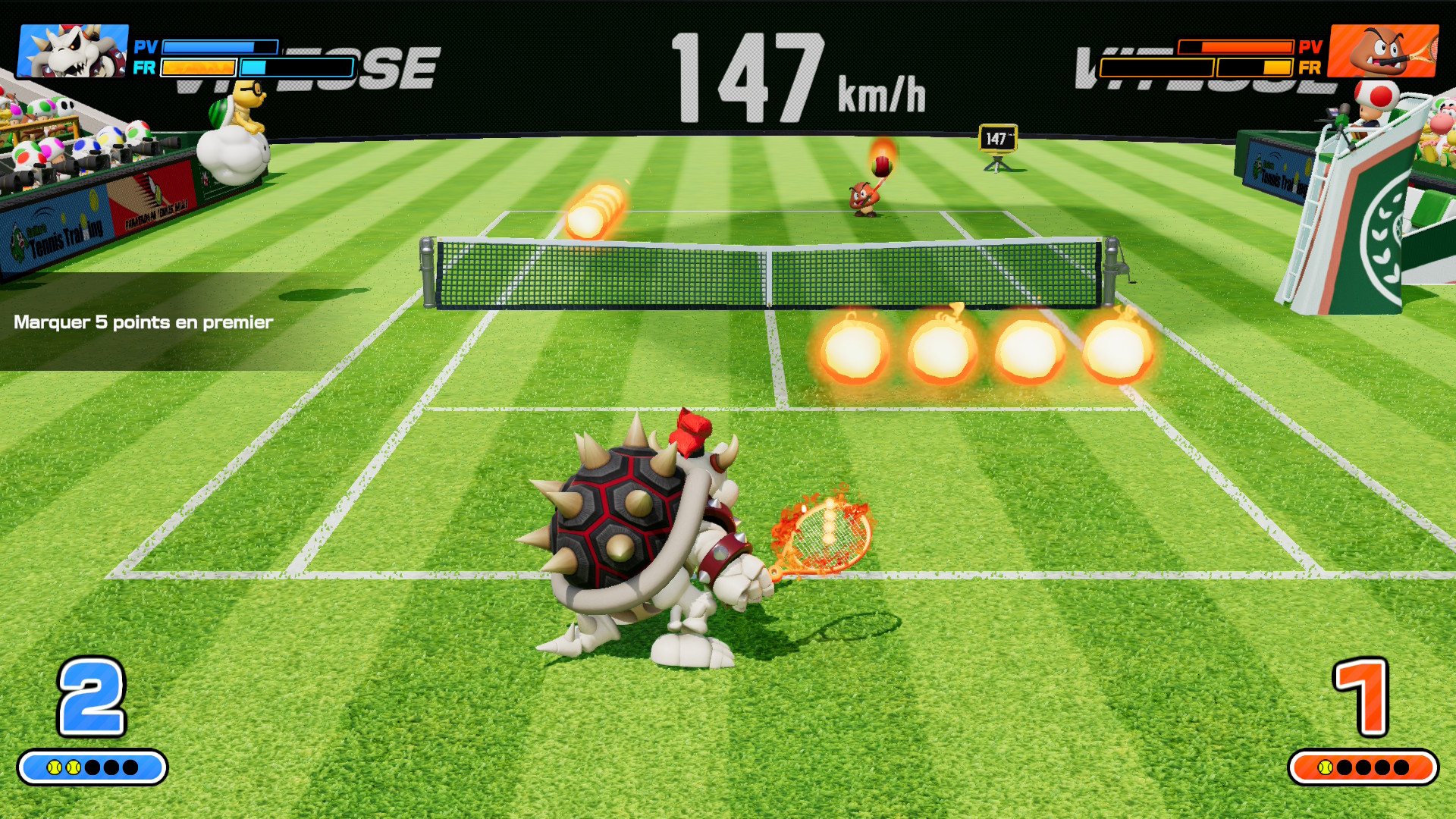Select the "Marquer 5 points en premier" objective banner
Image resolution: width=1456 pixels, height=819 pixels.
(144, 322)
